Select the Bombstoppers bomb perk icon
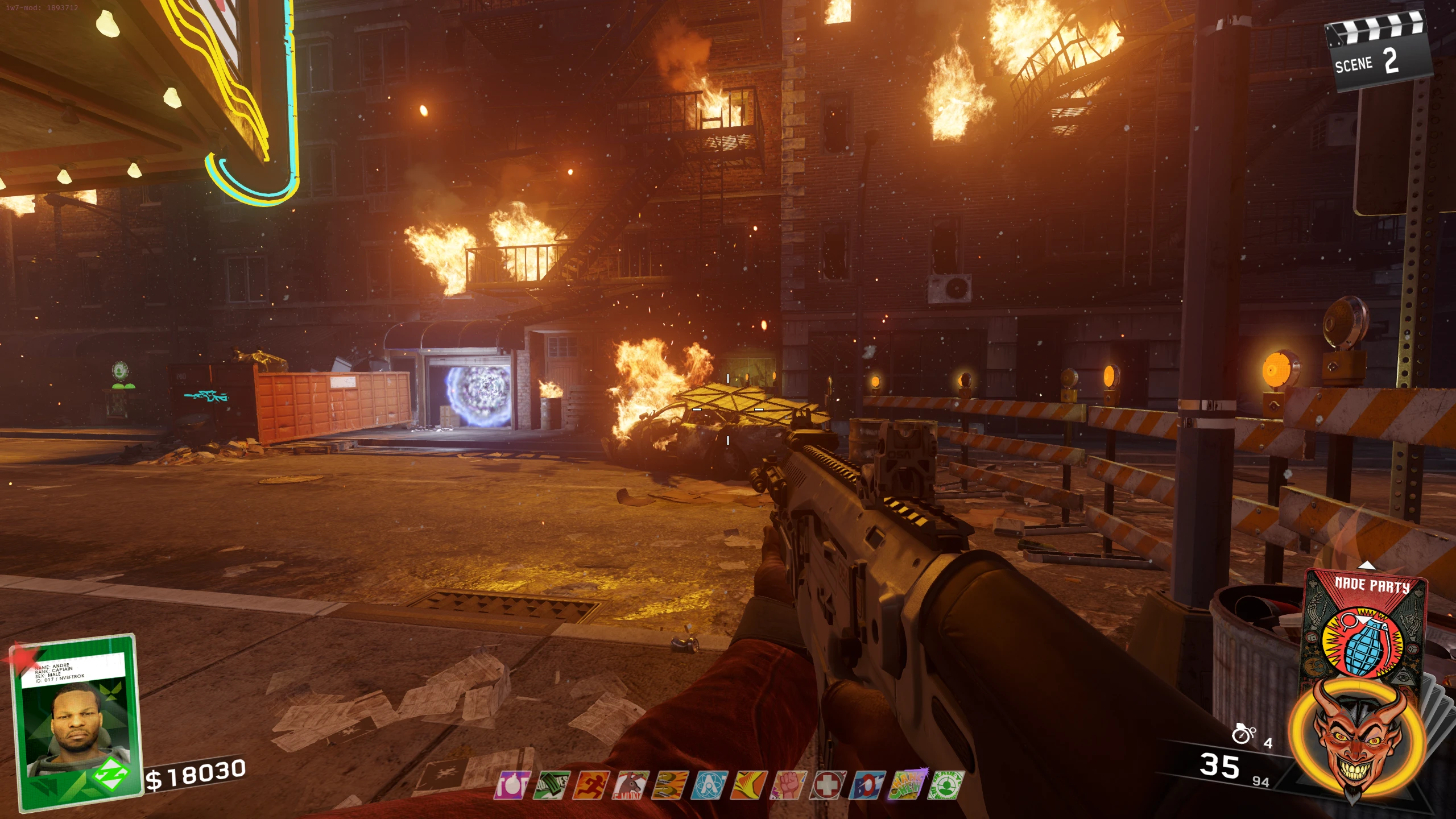 (x=512, y=785)
